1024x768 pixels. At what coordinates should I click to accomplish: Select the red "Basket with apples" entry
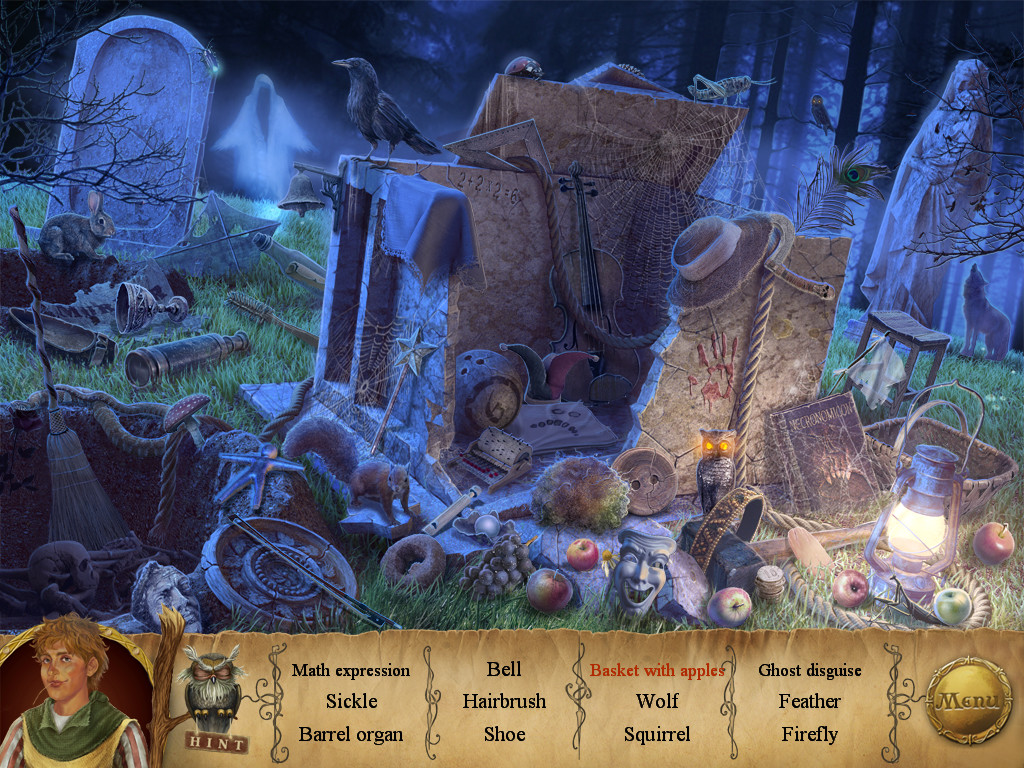click(x=657, y=670)
